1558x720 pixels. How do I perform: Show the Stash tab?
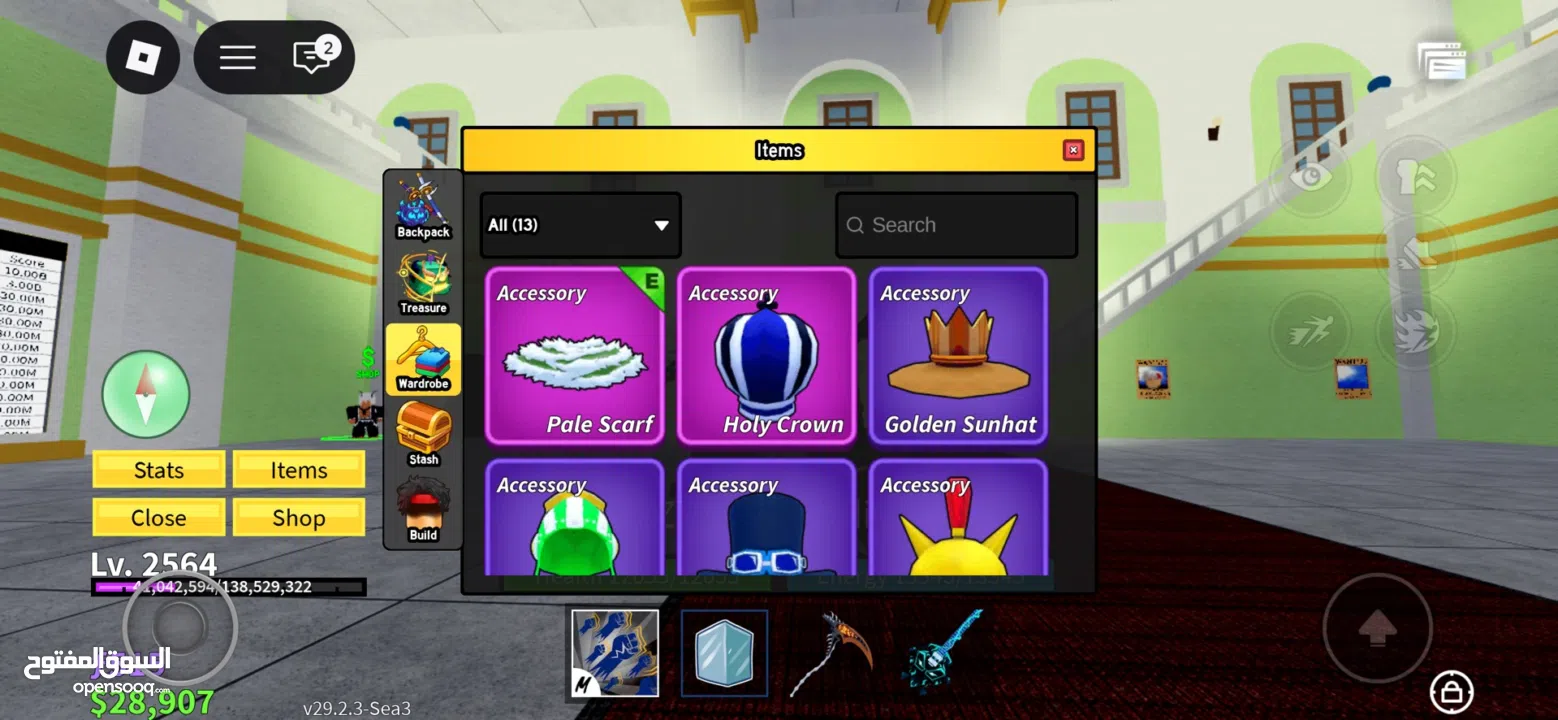click(x=423, y=434)
